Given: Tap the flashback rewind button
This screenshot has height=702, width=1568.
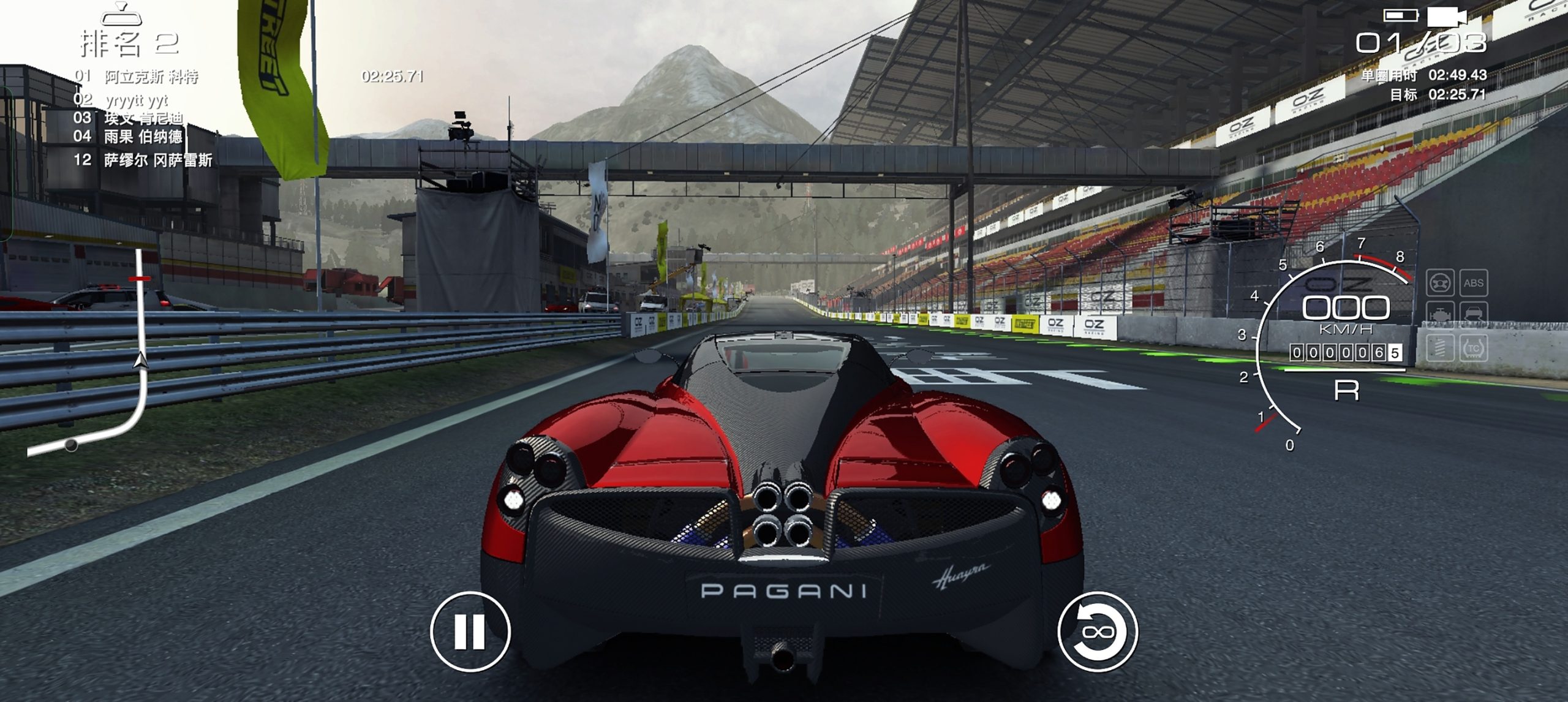Looking at the screenshot, I should pyautogui.click(x=1097, y=632).
